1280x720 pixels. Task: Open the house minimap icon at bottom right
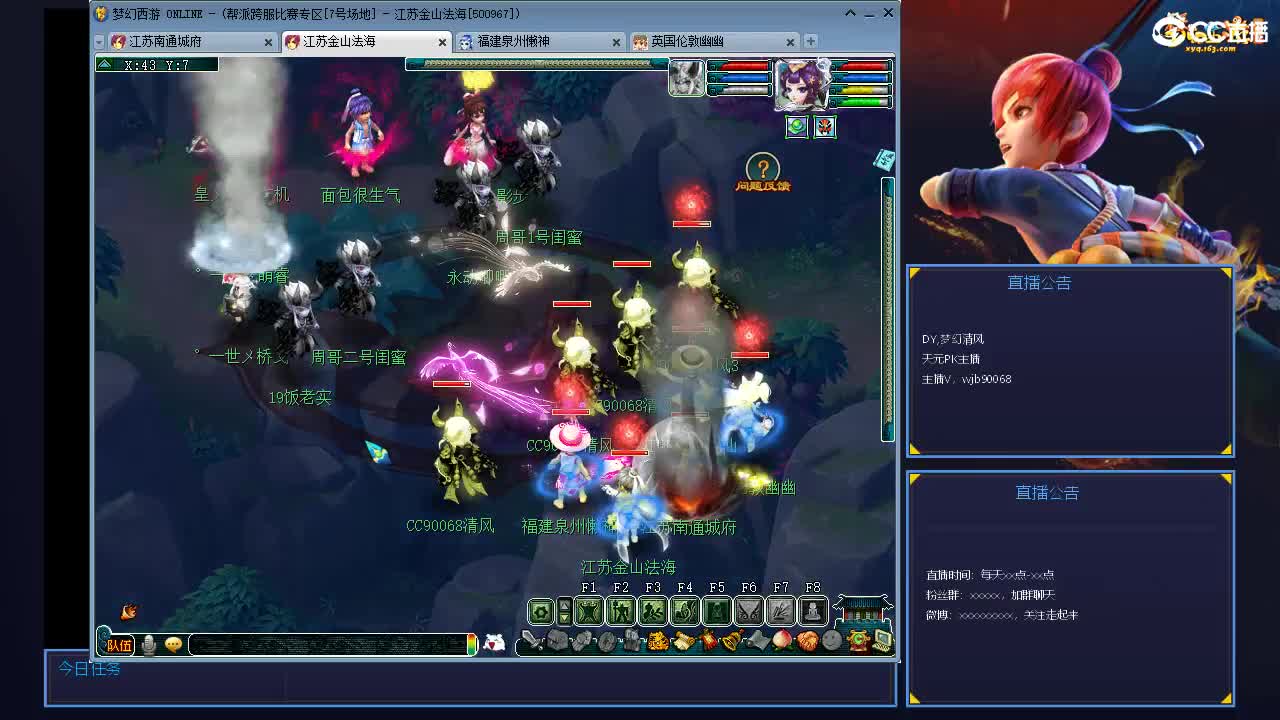pyautogui.click(x=862, y=610)
